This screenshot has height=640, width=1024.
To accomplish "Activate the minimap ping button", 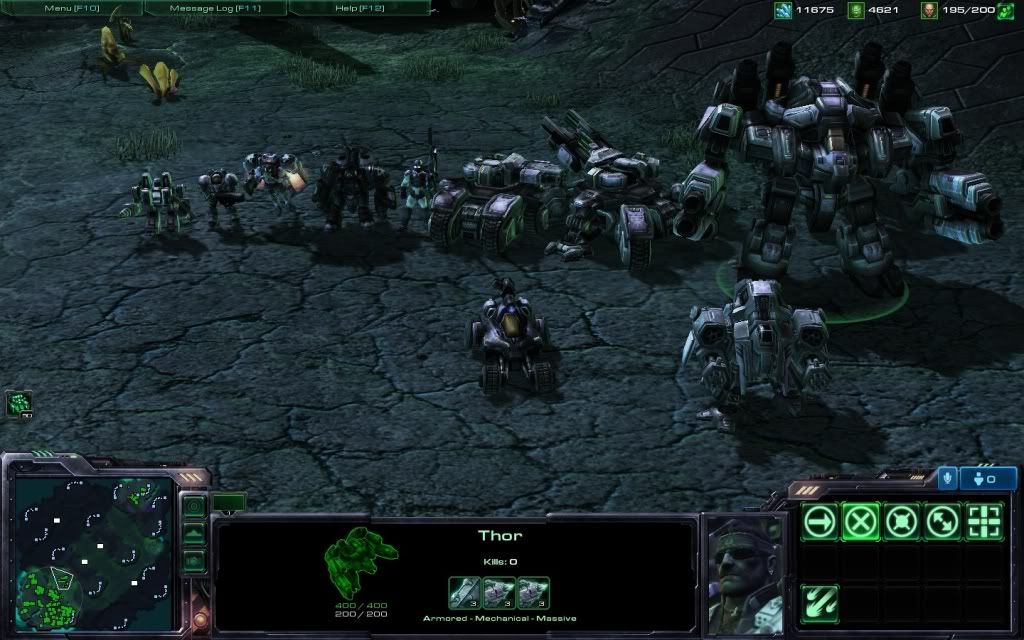I will (194, 507).
